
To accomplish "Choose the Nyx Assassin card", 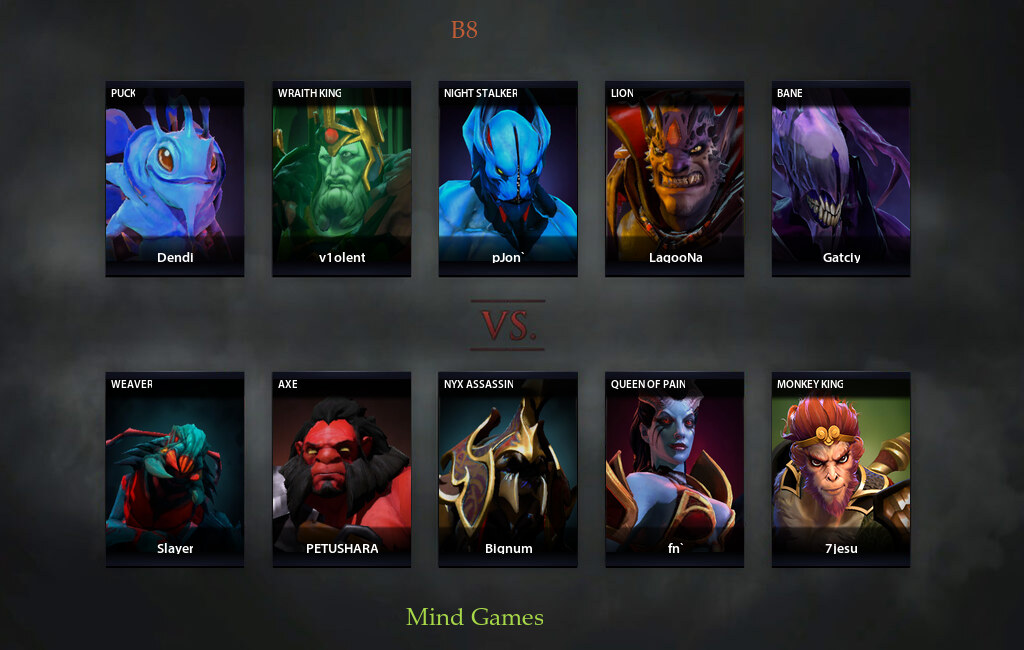I will [508, 470].
